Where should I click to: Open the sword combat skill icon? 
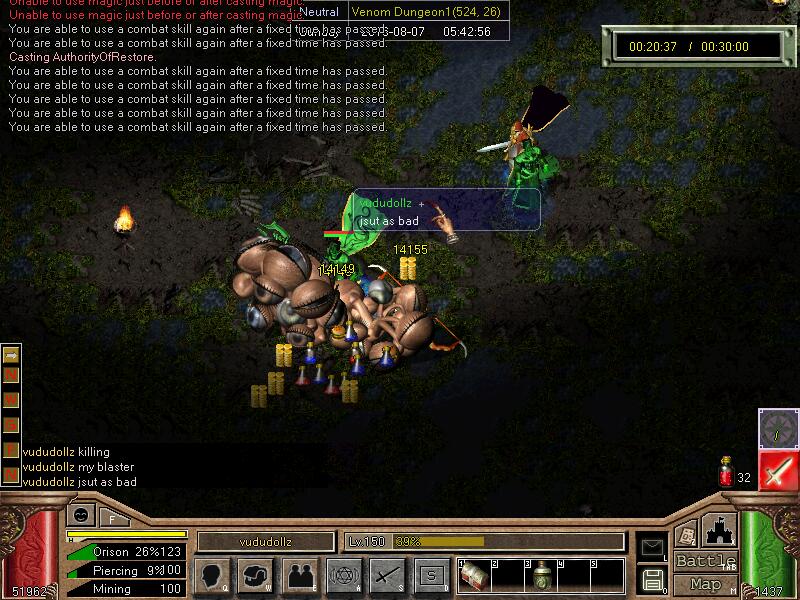click(x=387, y=575)
